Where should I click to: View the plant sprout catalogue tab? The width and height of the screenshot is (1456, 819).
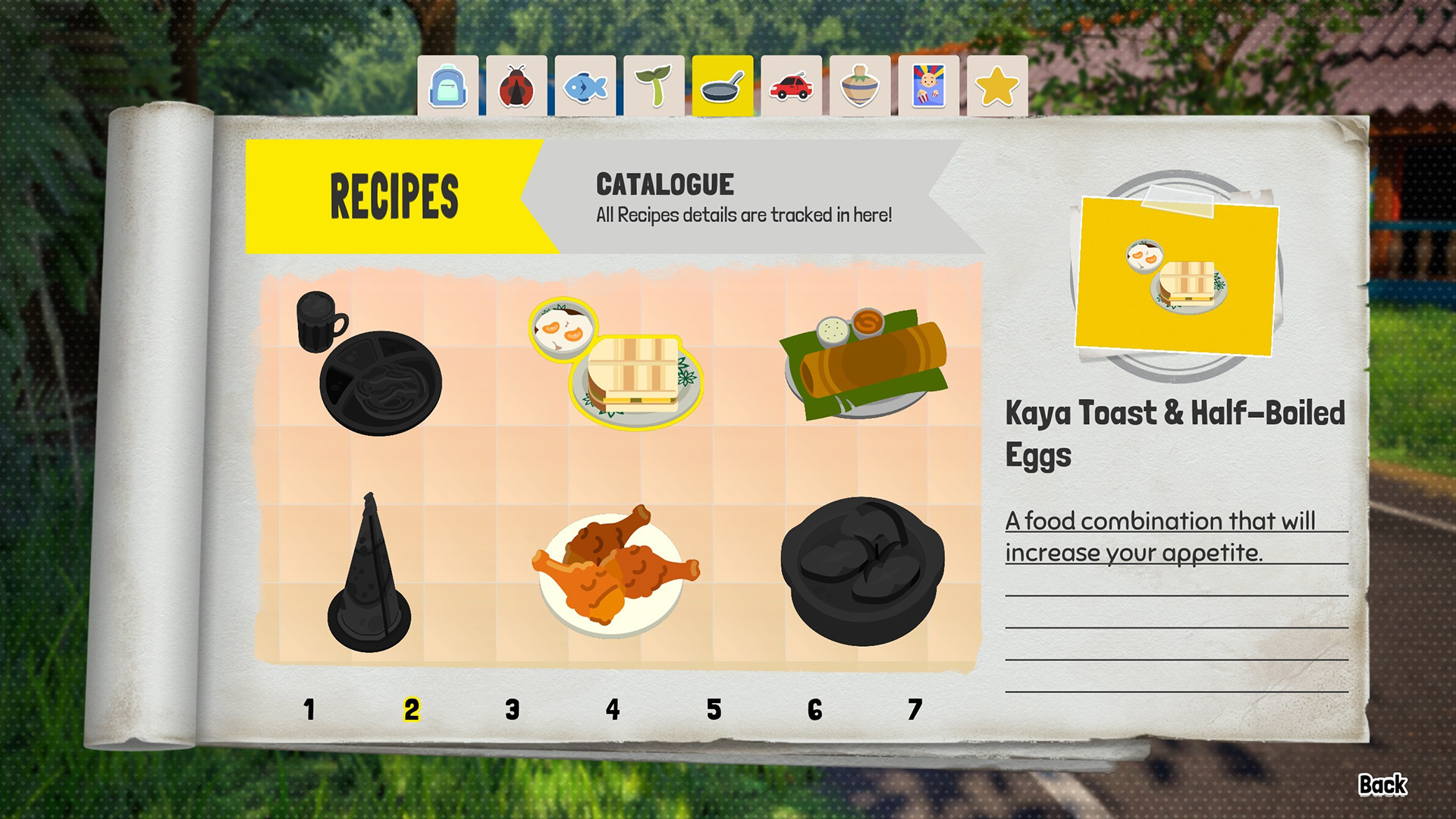[655, 85]
